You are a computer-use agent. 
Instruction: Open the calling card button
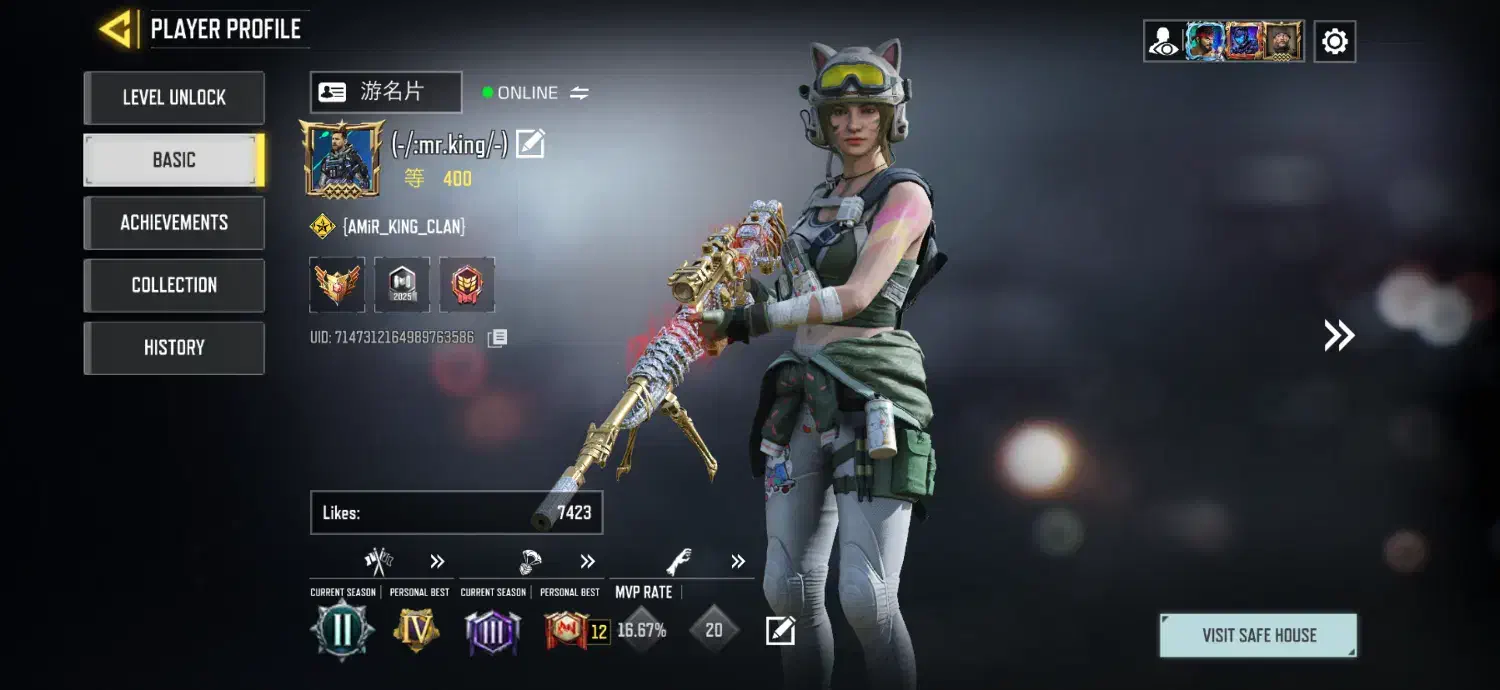pyautogui.click(x=386, y=92)
